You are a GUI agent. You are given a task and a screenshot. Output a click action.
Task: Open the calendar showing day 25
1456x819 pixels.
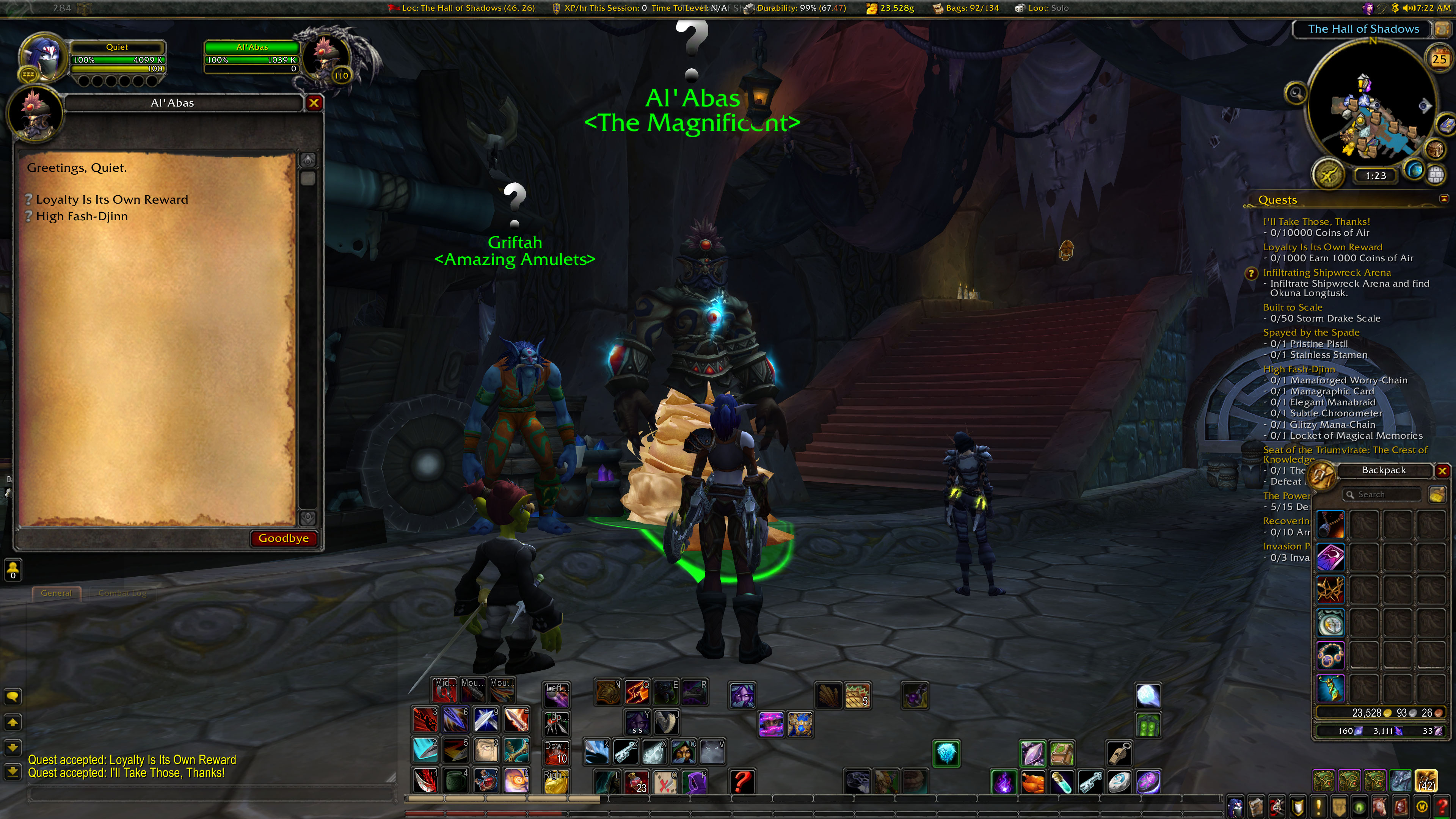pyautogui.click(x=1439, y=59)
